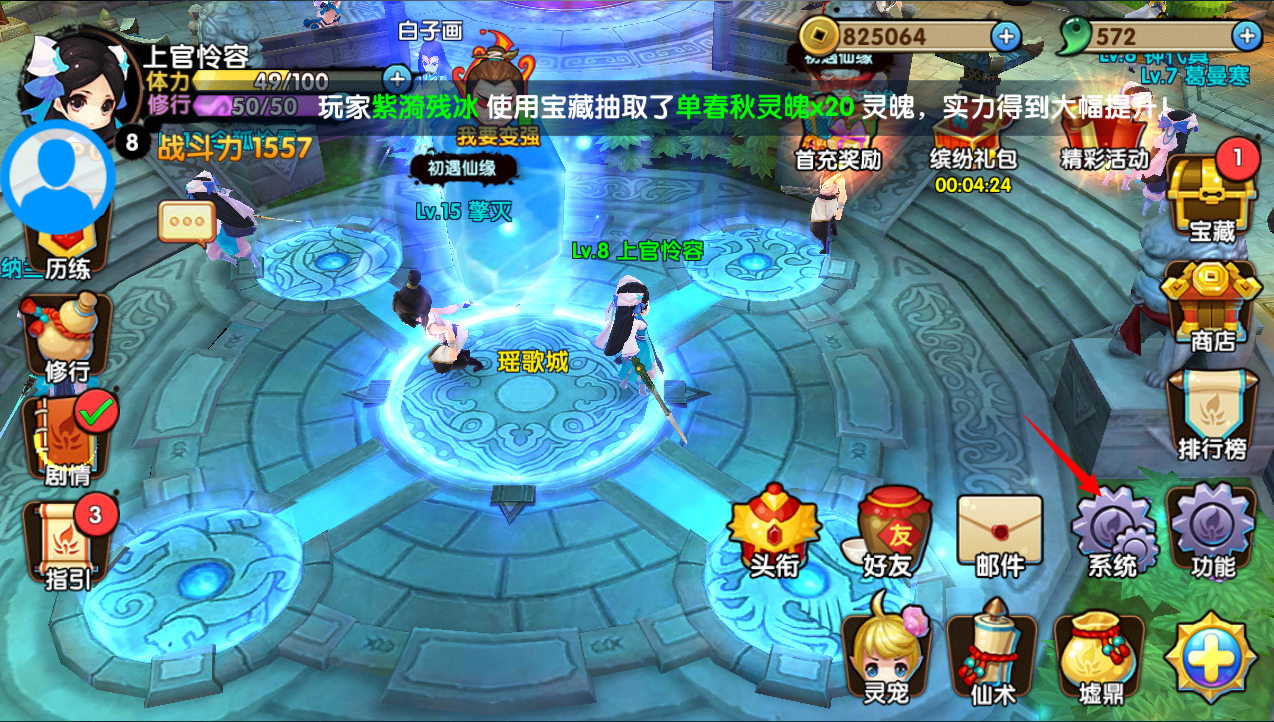The width and height of the screenshot is (1274, 722).
Task: View the 排行榜 leaderboard
Action: (1212, 412)
